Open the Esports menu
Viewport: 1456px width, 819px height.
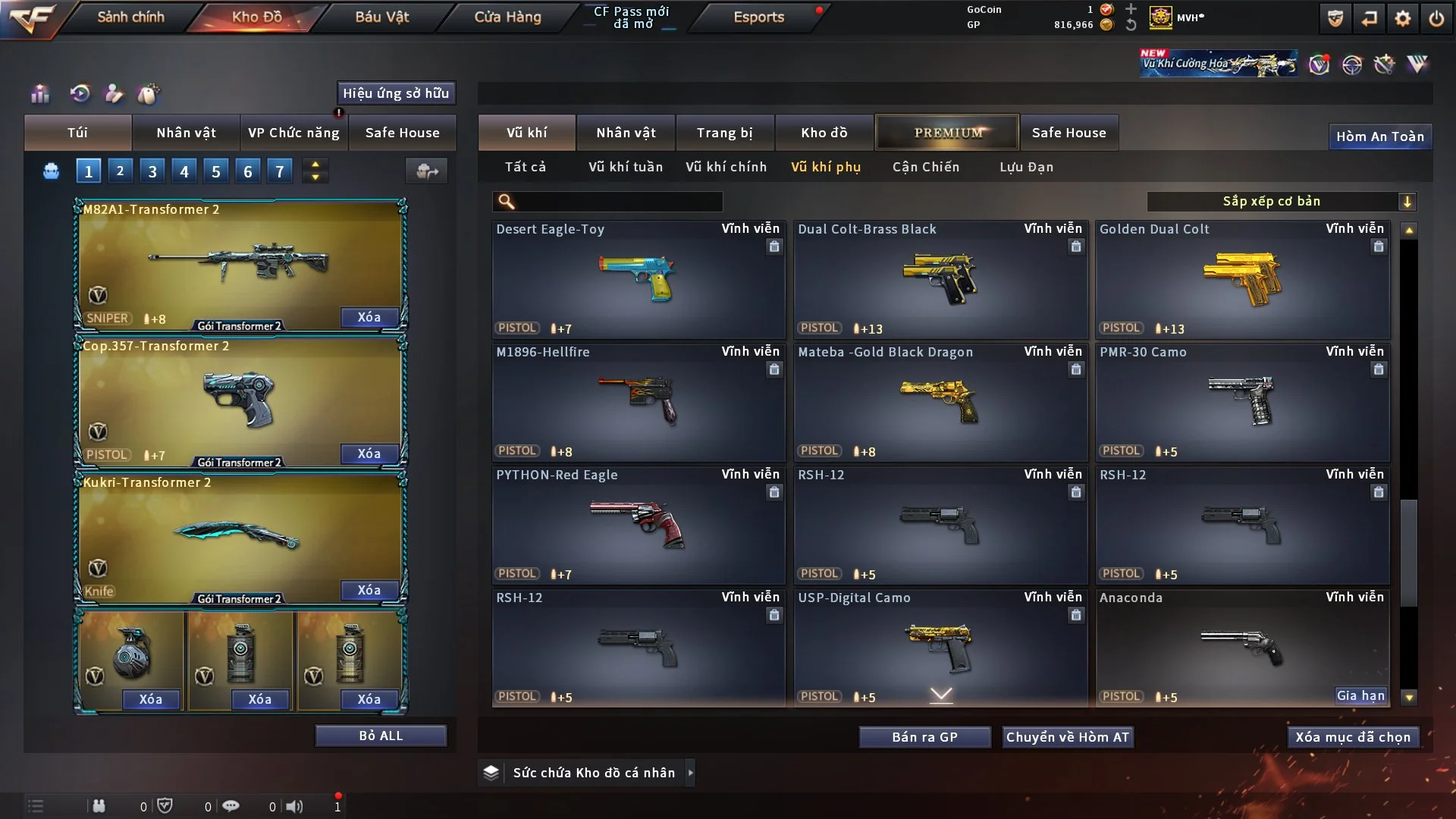(x=758, y=17)
